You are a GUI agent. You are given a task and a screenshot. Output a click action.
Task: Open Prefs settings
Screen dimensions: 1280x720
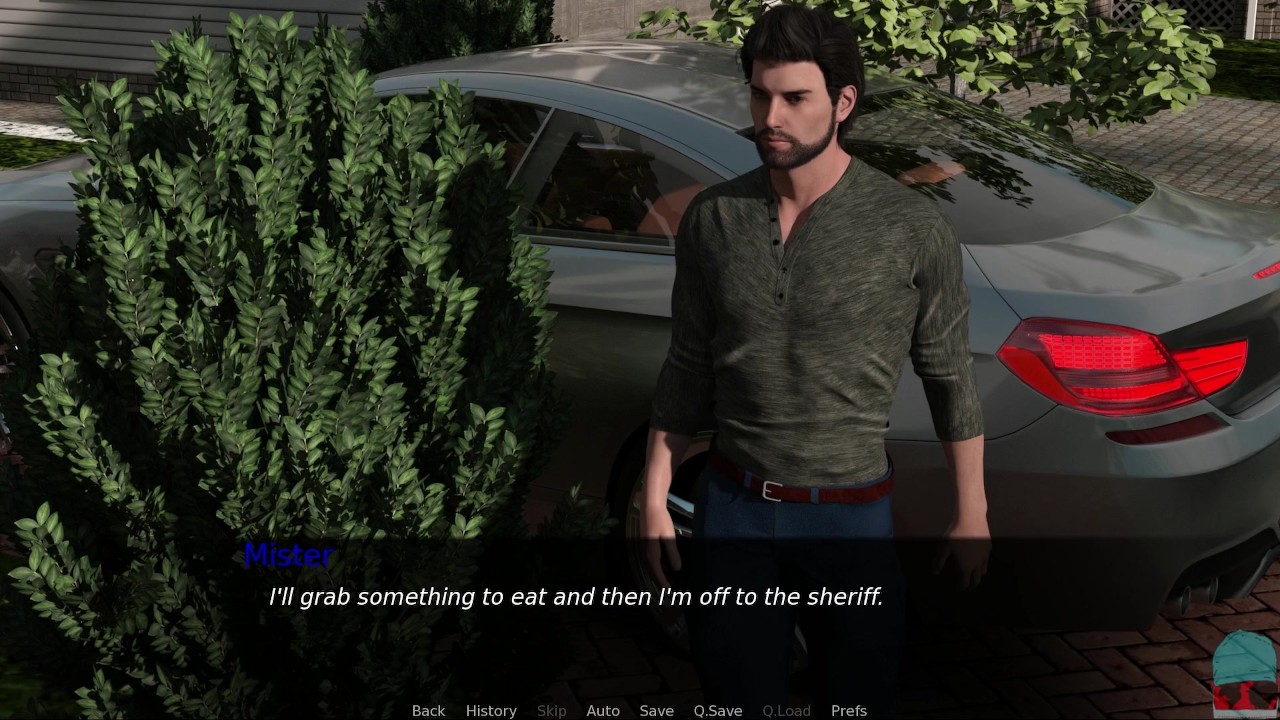click(849, 710)
